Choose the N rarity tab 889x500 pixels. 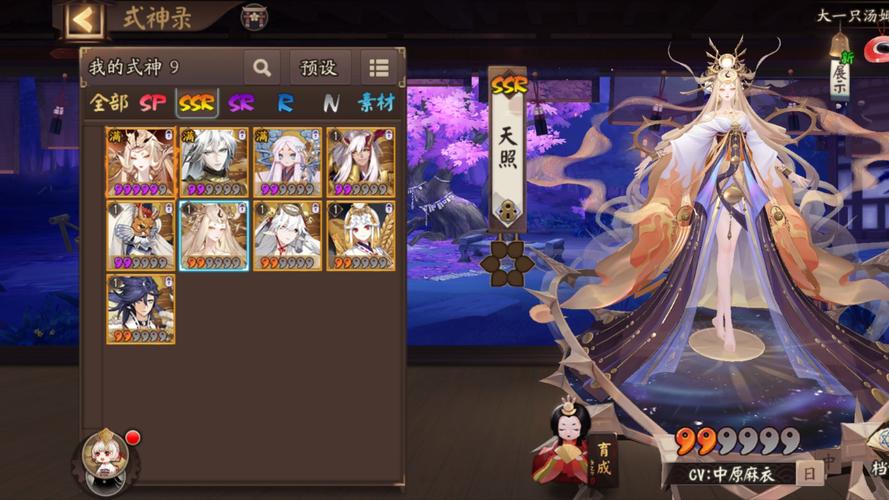[x=331, y=102]
